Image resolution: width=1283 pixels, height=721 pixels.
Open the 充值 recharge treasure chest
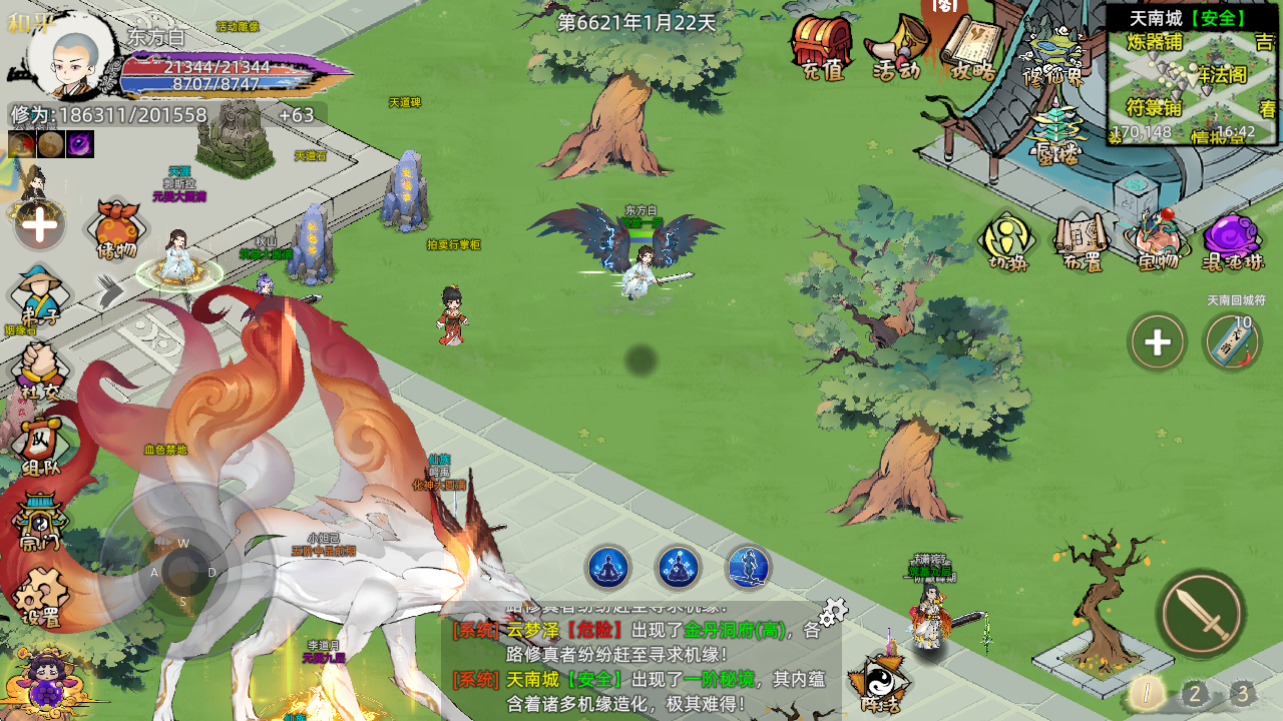tap(822, 46)
